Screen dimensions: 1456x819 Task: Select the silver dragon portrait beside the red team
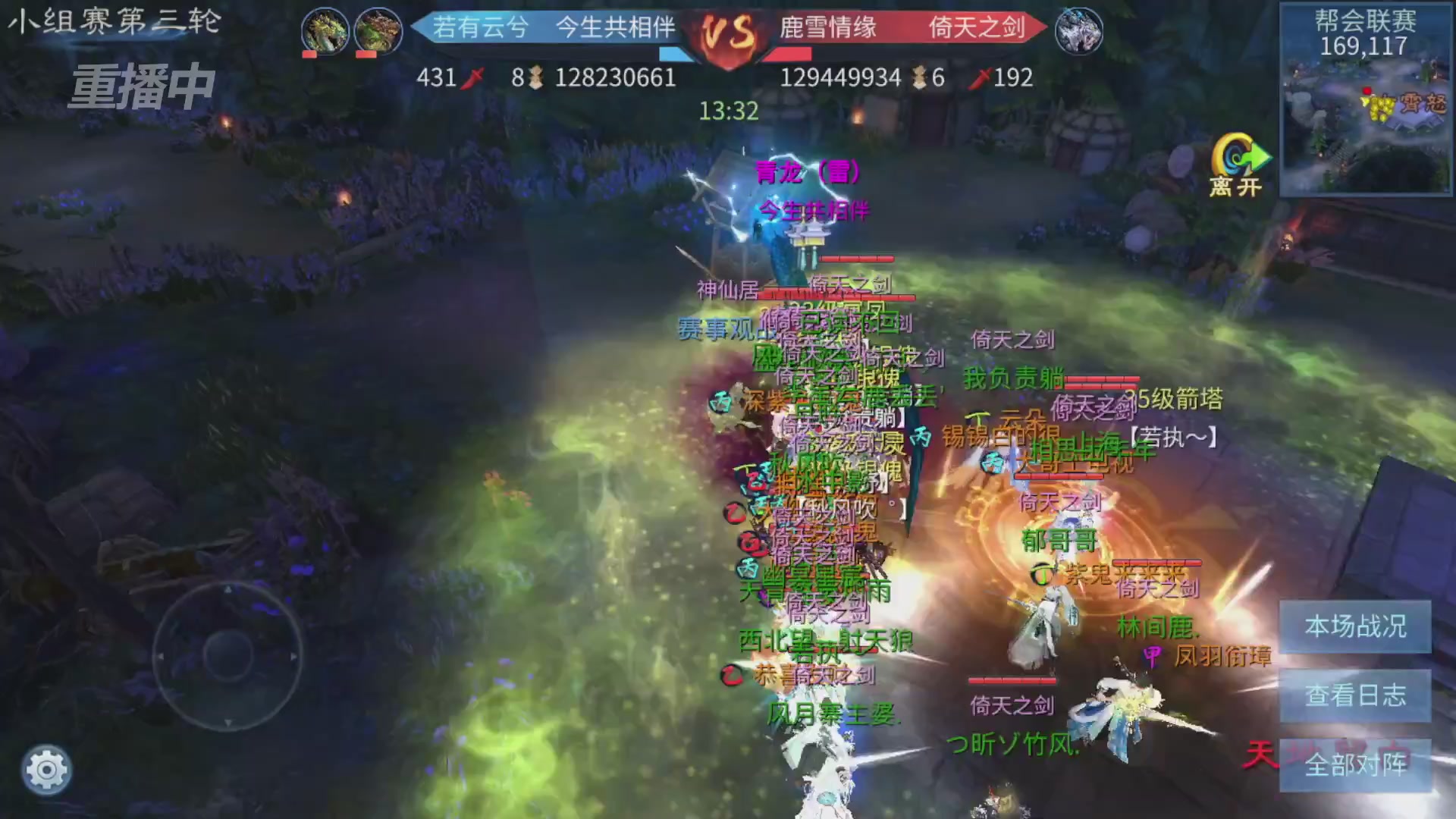(x=1078, y=31)
